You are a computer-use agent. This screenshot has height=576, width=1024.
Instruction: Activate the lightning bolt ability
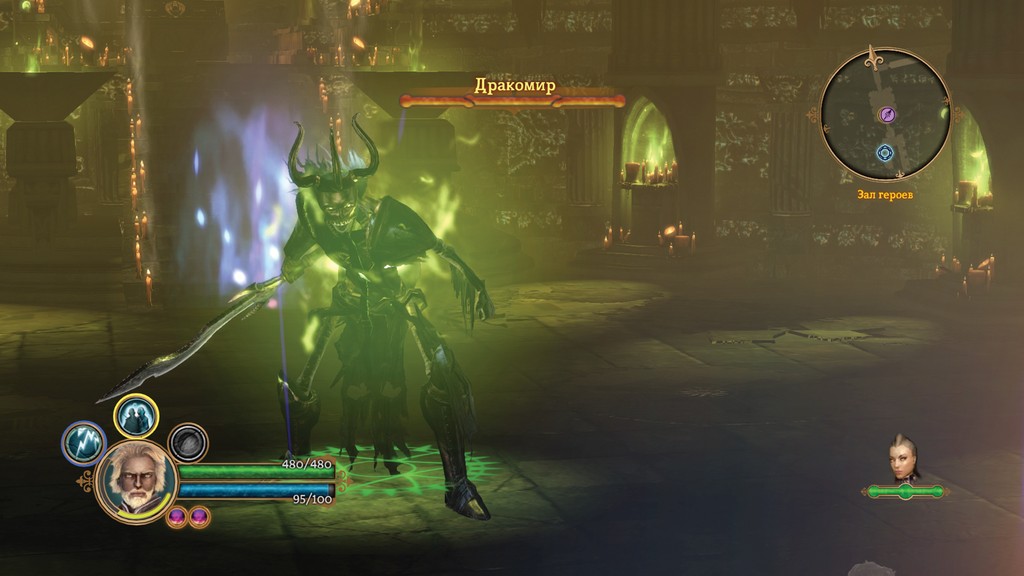84,443
